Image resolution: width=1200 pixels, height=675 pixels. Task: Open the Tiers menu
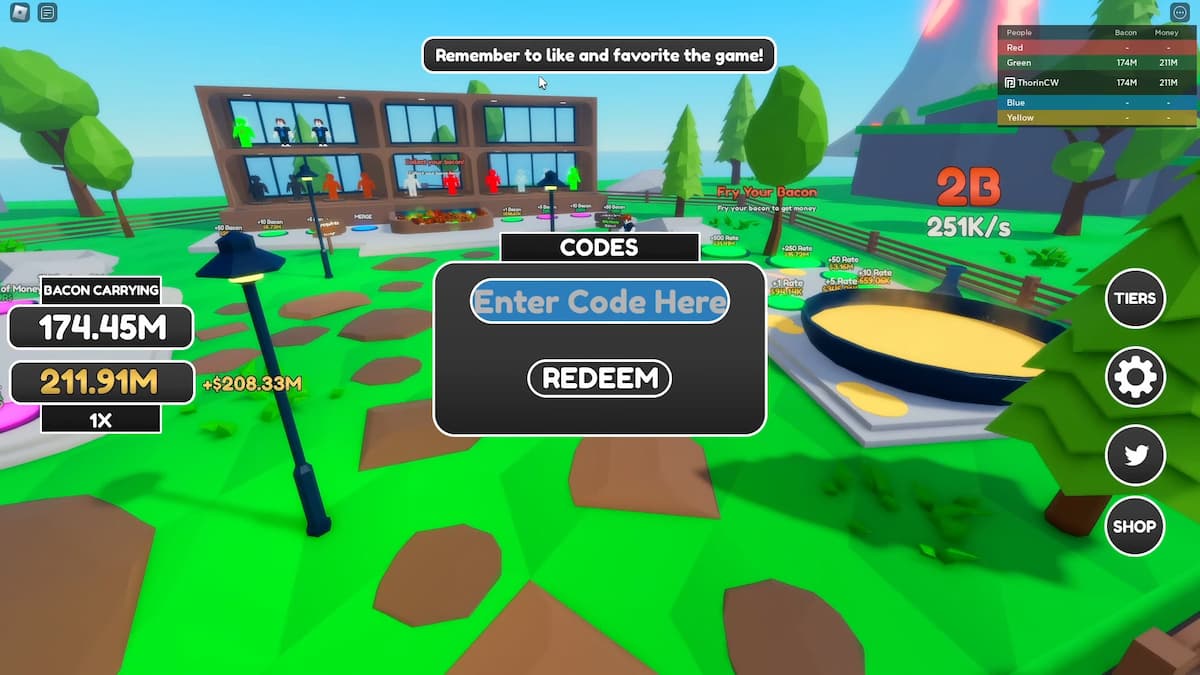(x=1135, y=298)
